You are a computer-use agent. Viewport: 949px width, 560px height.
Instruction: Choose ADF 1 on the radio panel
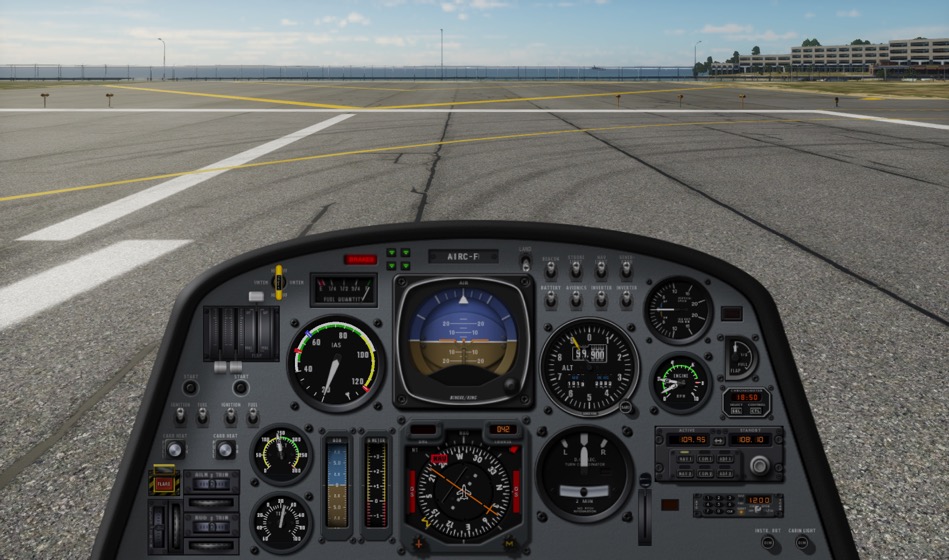[726, 458]
